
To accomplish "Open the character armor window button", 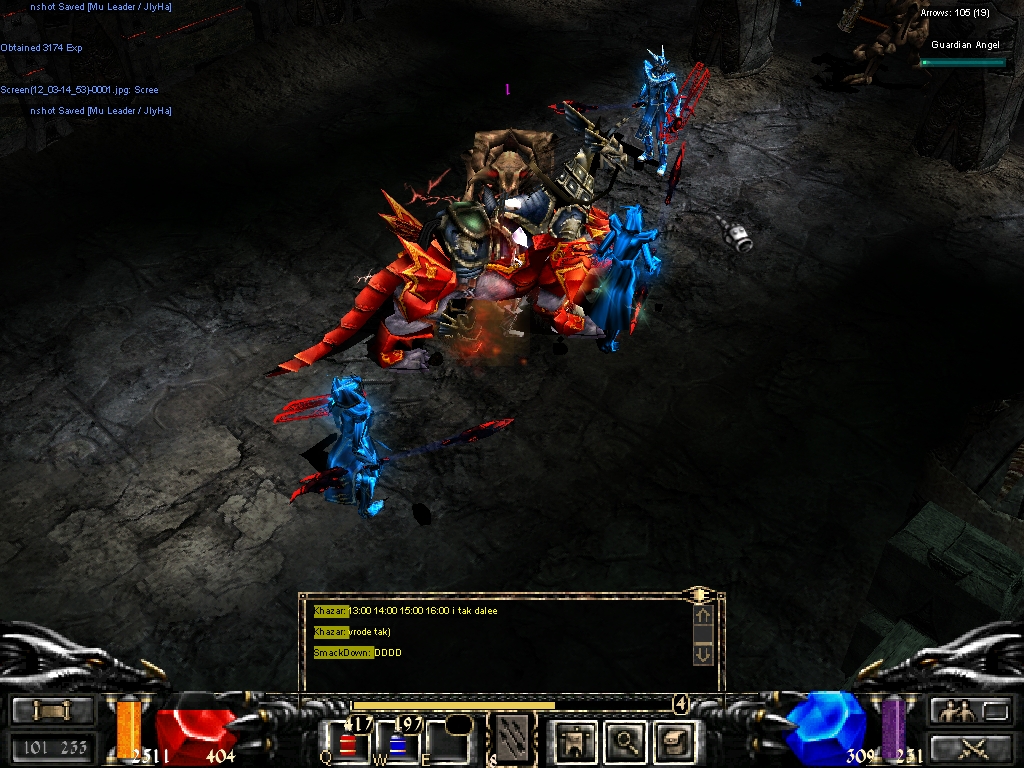I will [575, 741].
